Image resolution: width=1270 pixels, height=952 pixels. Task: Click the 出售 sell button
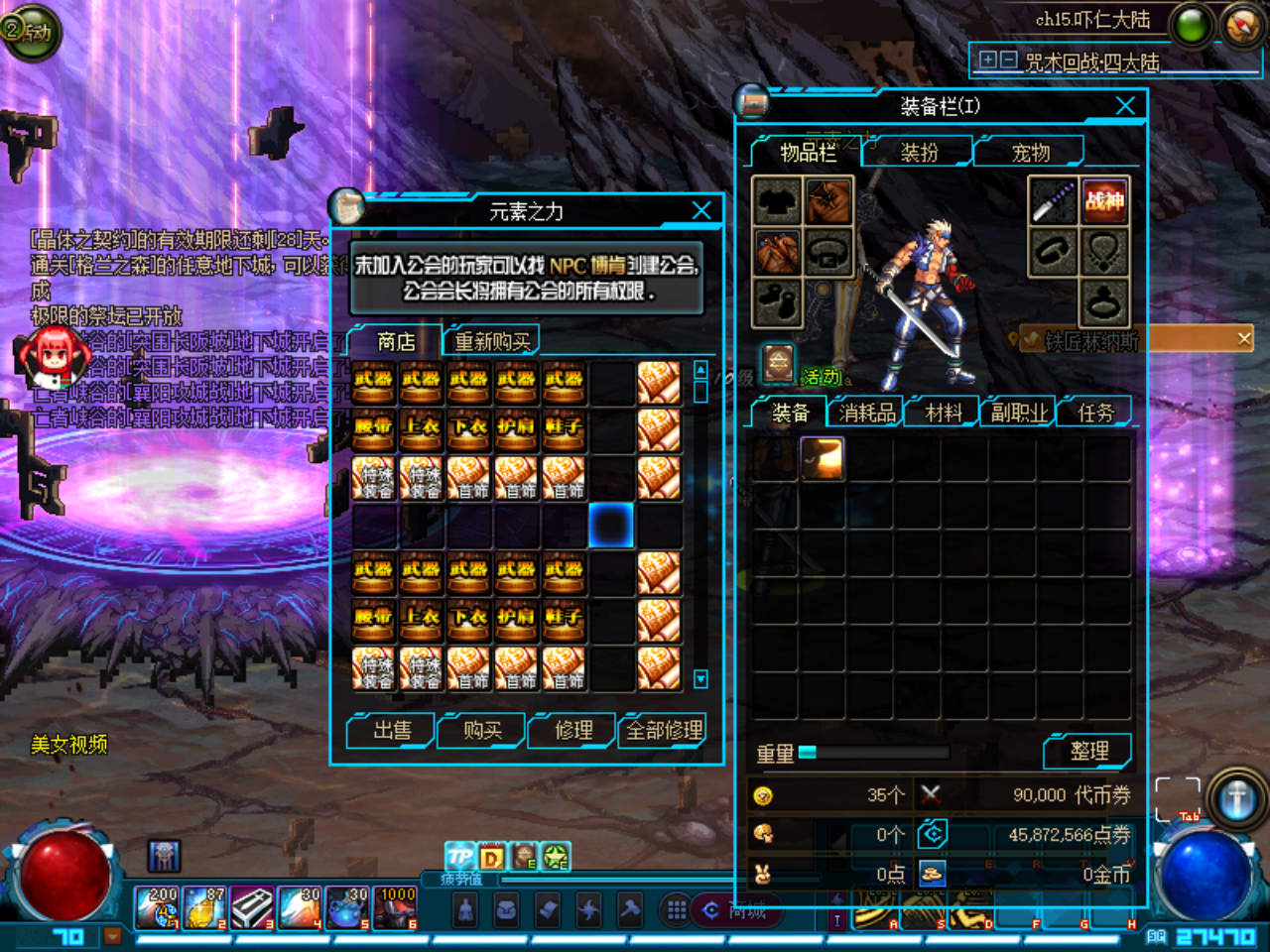point(392,731)
